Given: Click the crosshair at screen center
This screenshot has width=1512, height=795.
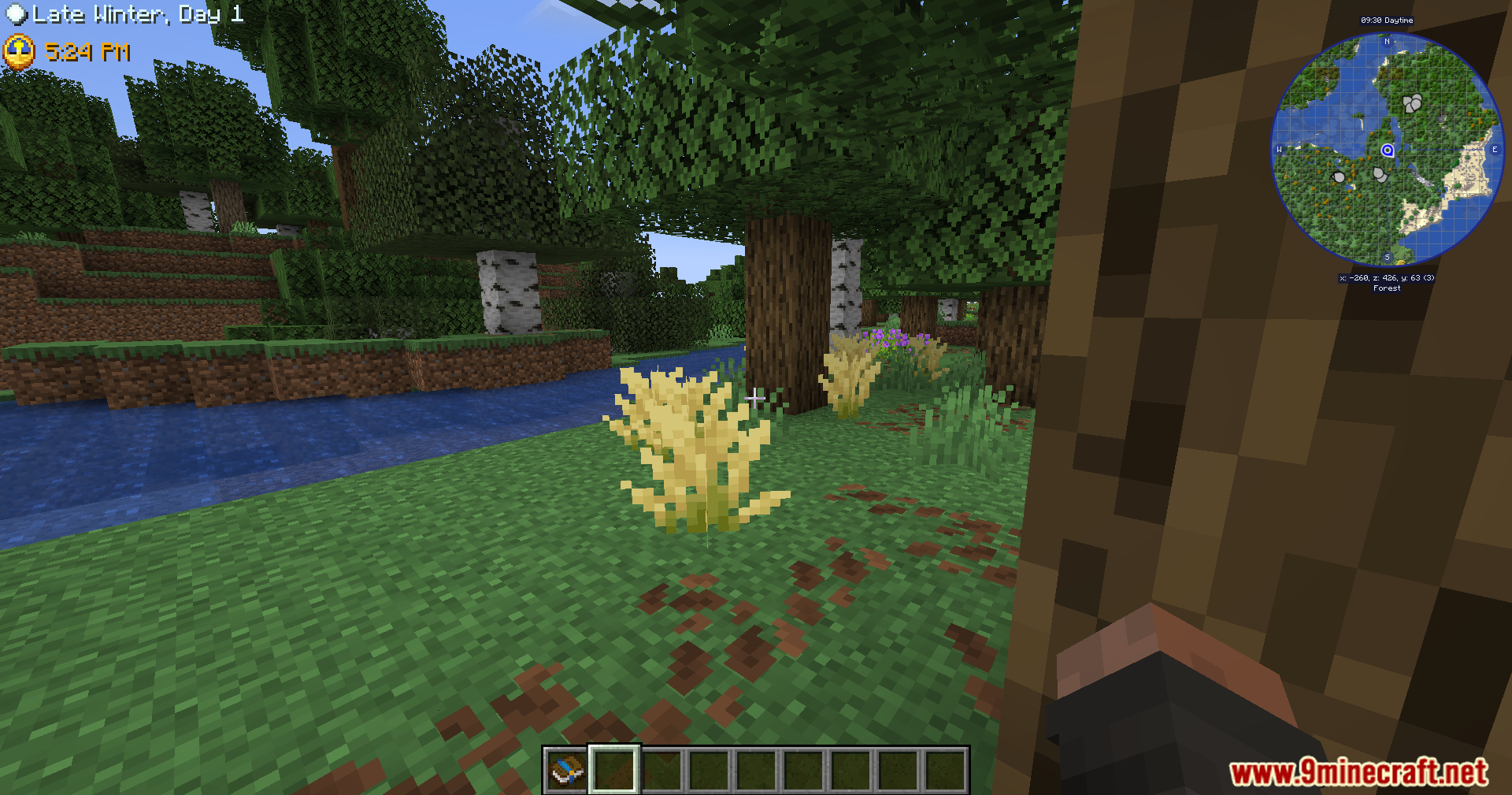Looking at the screenshot, I should click(x=754, y=399).
